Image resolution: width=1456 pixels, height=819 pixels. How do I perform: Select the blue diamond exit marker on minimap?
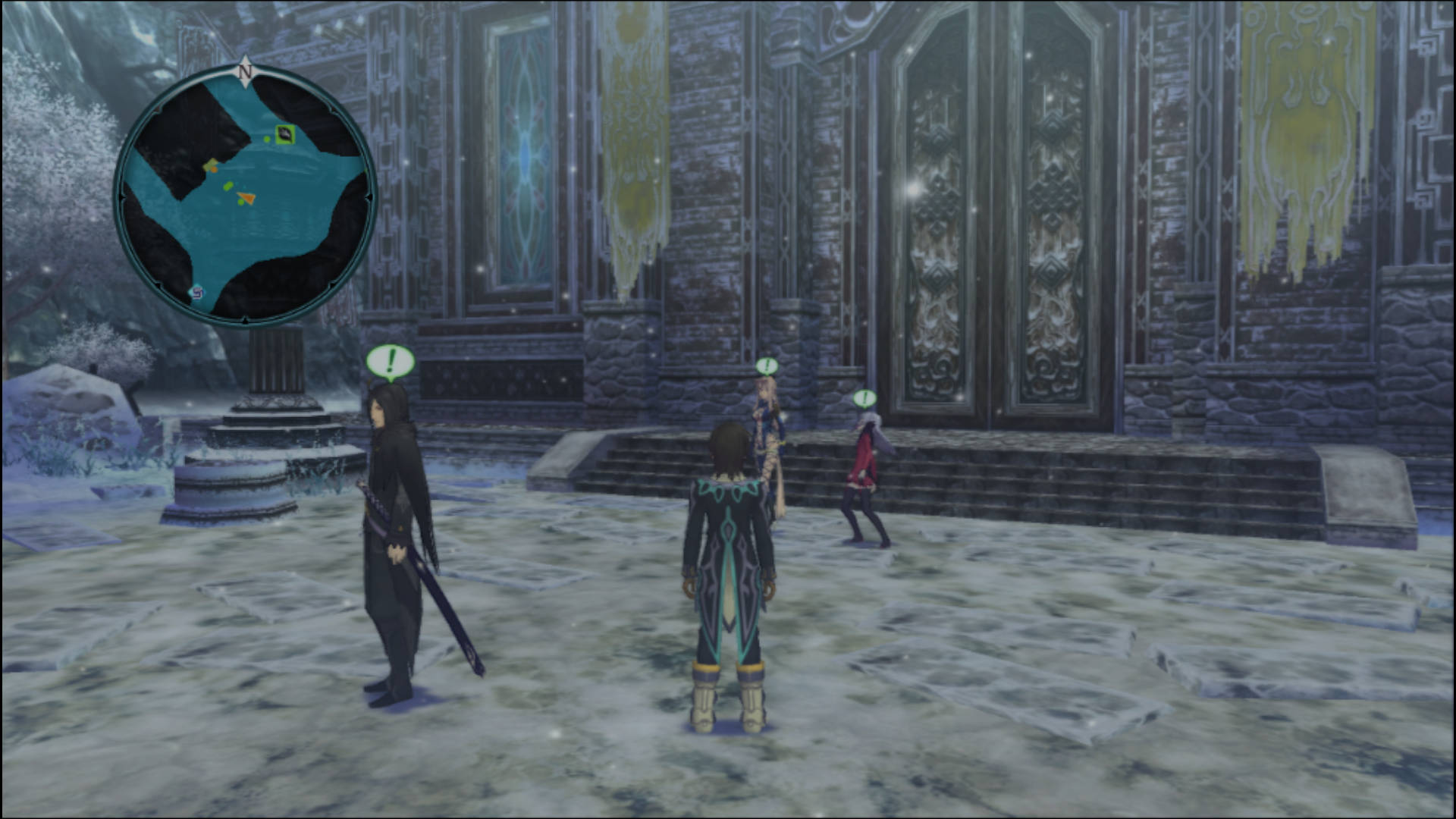pos(196,291)
